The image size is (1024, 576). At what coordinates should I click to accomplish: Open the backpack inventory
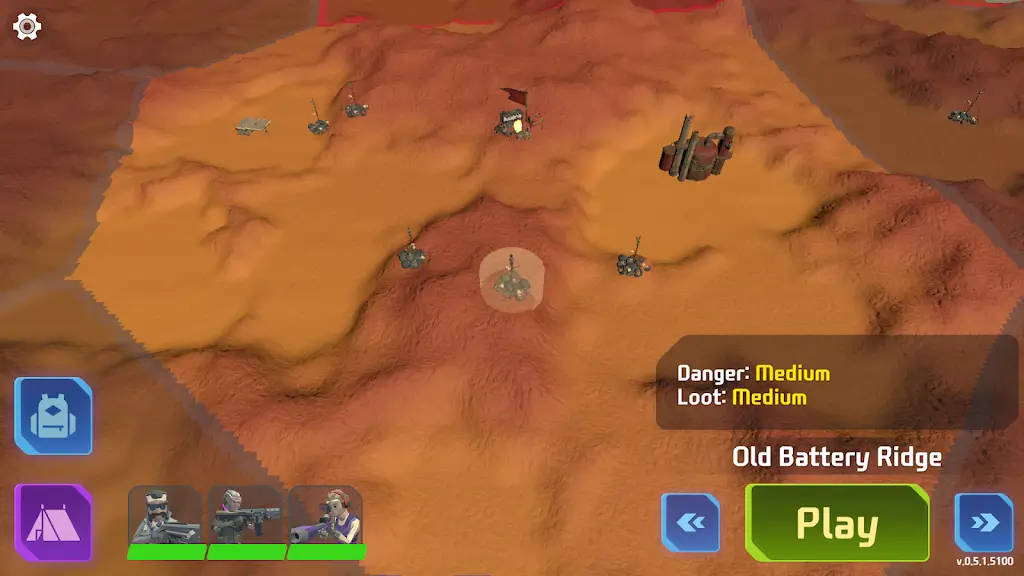(53, 416)
